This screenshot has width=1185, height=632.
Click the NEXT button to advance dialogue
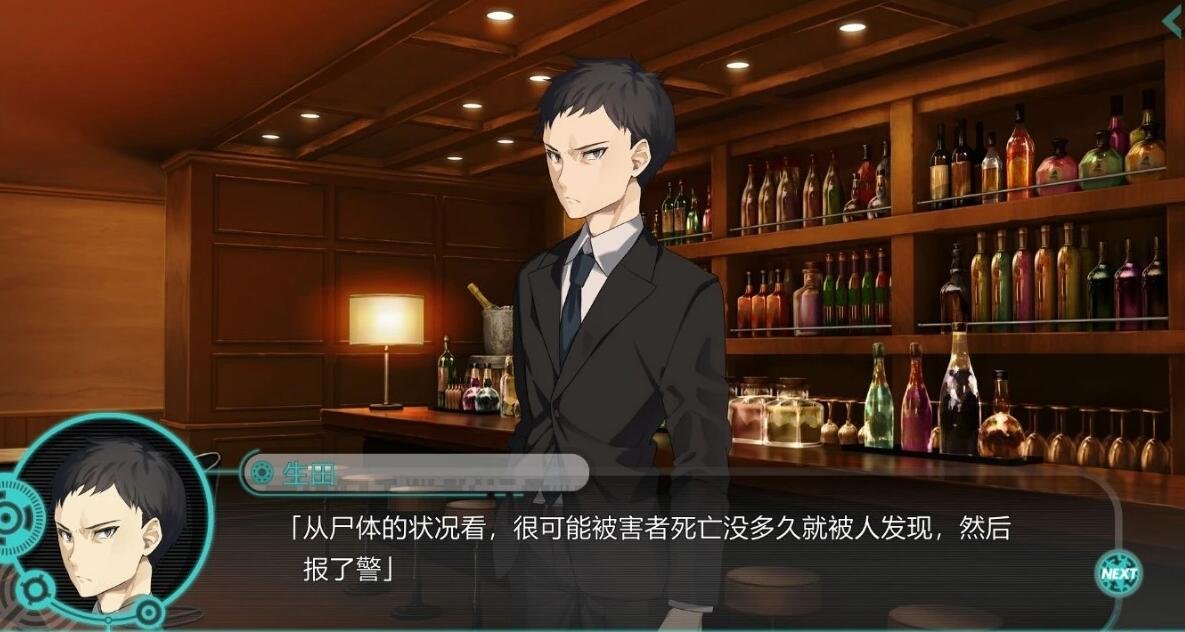point(1118,573)
